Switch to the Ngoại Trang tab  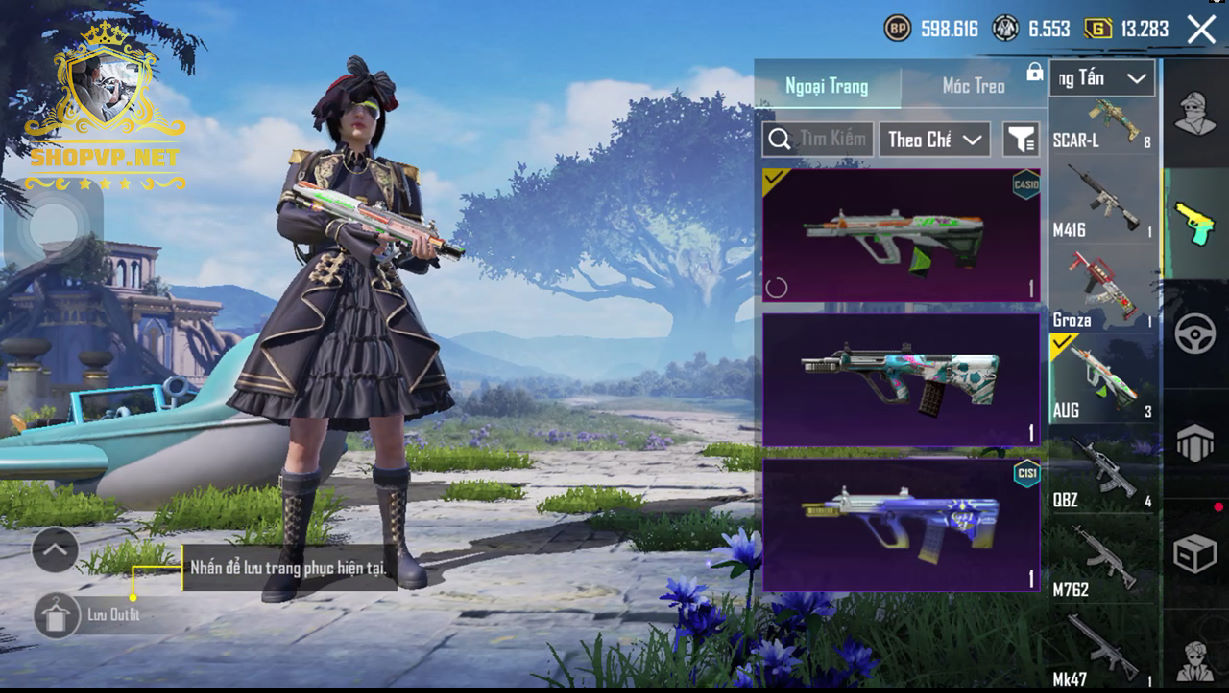(827, 86)
